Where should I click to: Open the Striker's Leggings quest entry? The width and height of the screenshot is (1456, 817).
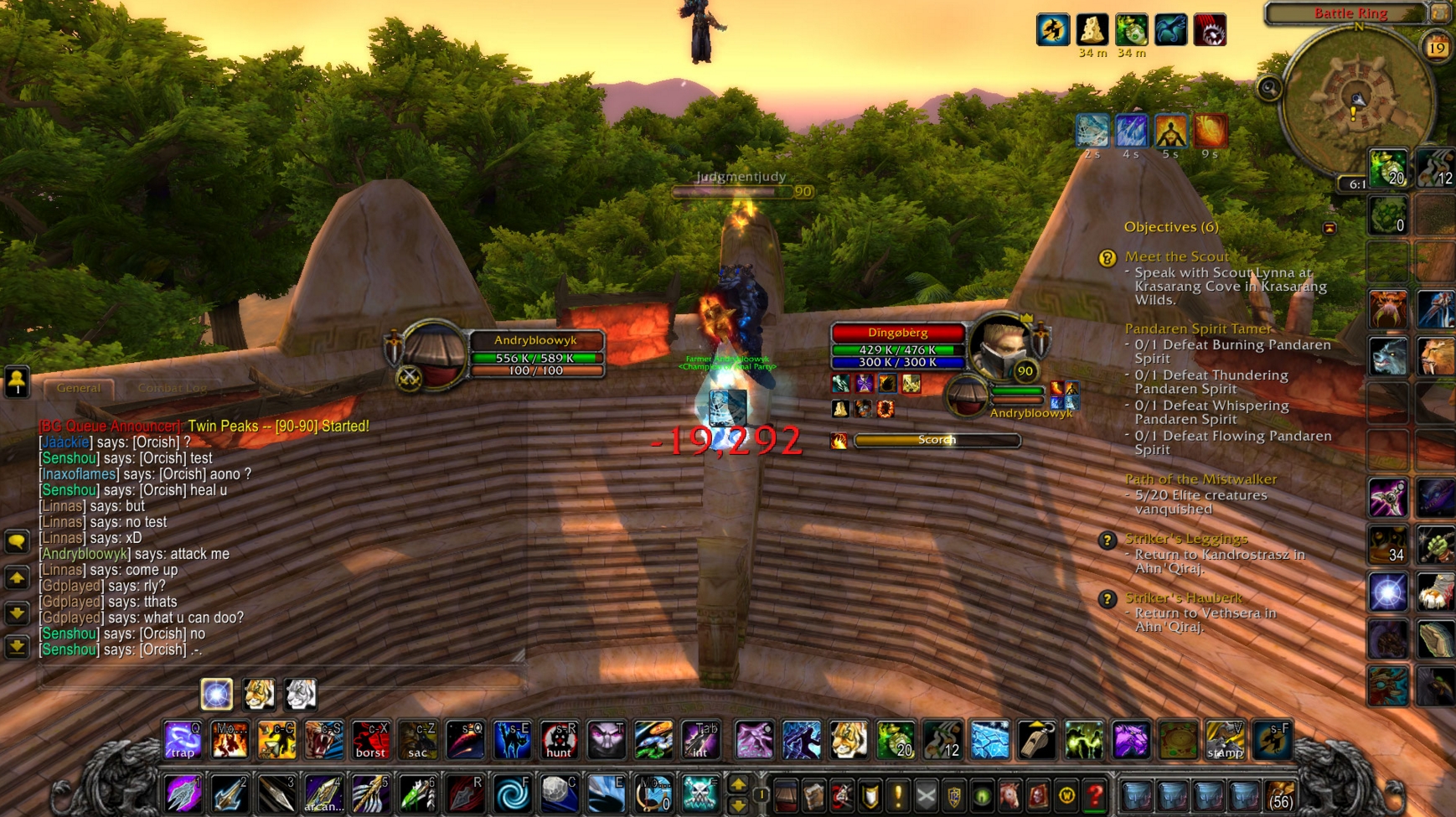tap(1185, 539)
